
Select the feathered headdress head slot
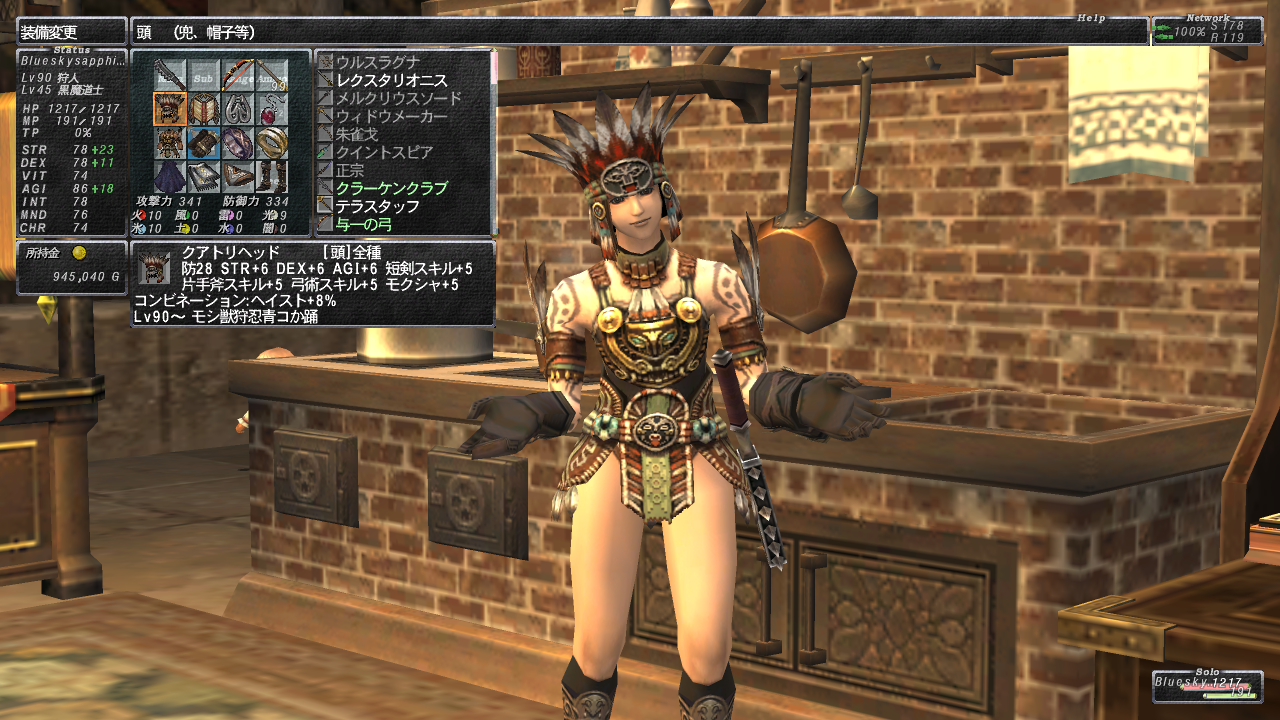(169, 108)
